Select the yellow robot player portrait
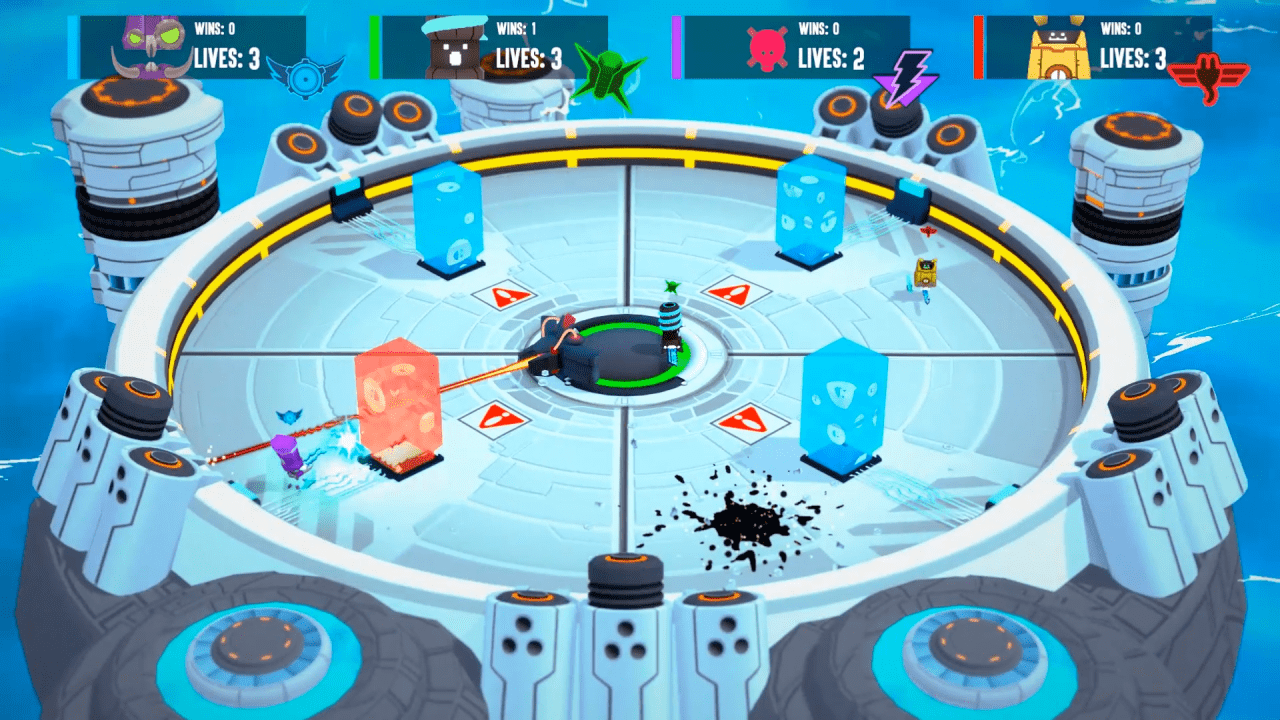The height and width of the screenshot is (720, 1280). [x=1060, y=48]
